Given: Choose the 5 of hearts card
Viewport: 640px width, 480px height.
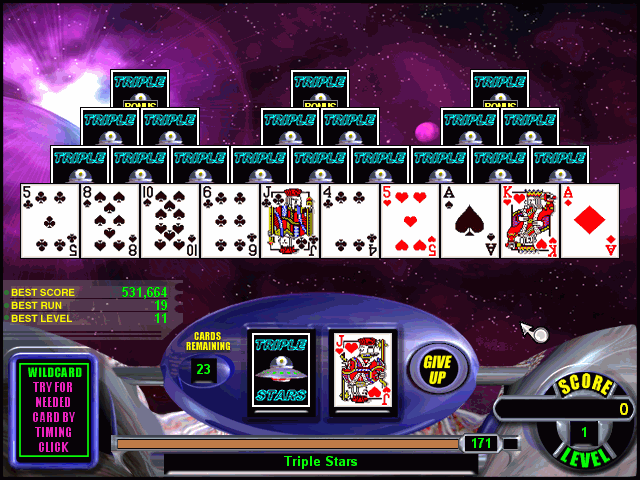Looking at the screenshot, I should [x=410, y=221].
